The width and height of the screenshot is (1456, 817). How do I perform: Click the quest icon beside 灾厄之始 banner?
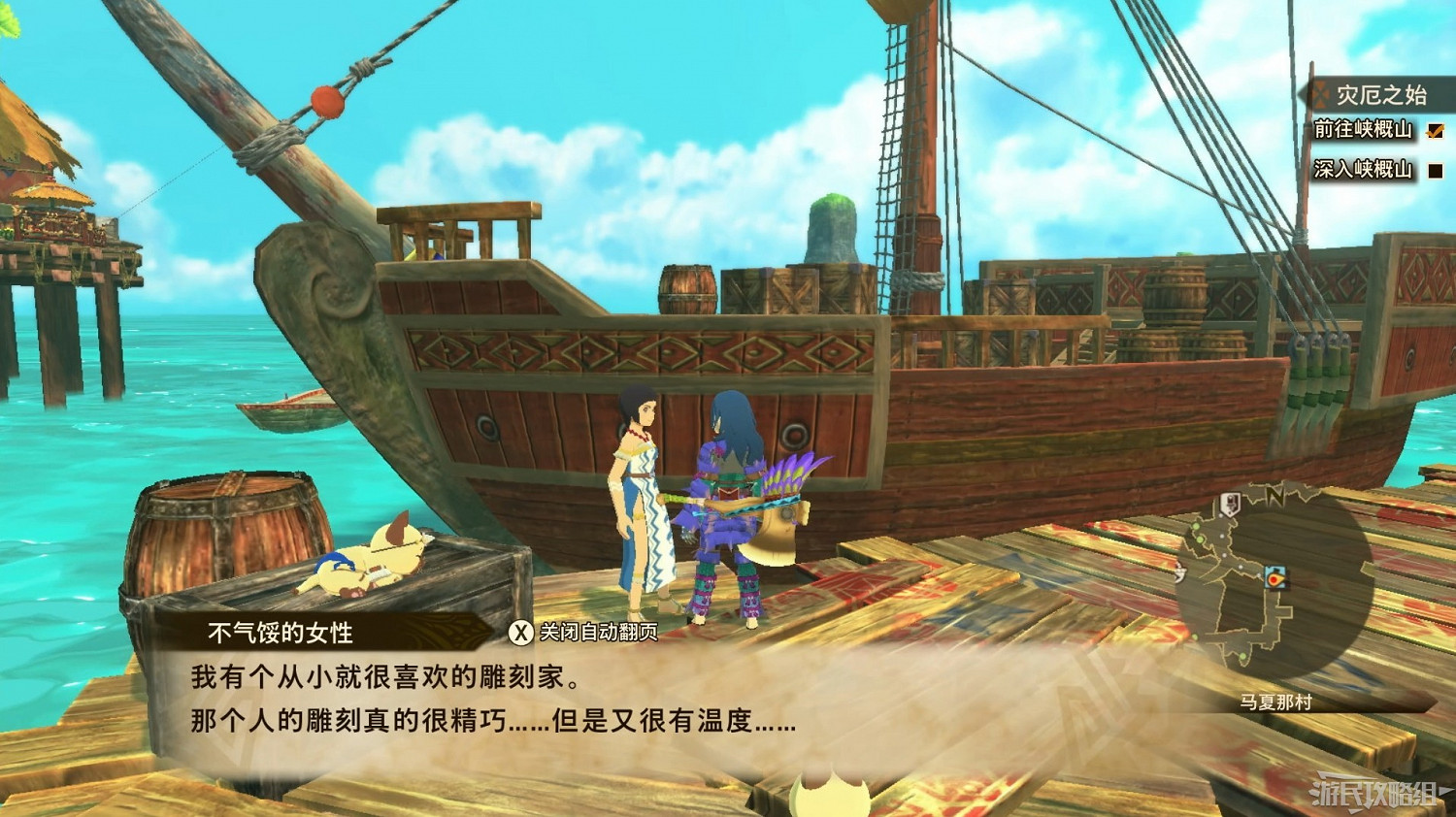pos(1320,96)
